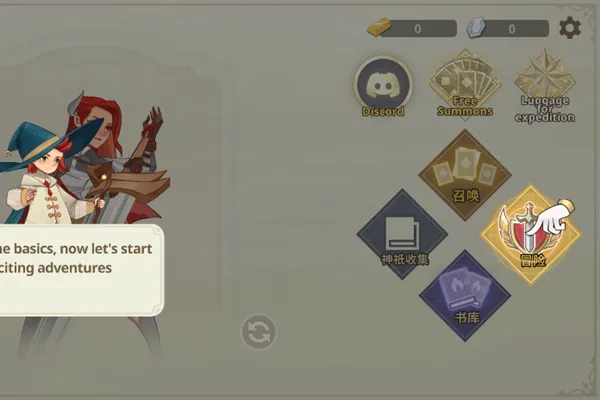600x400 pixels.
Task: Open Luggage for expedition
Action: coord(545,86)
